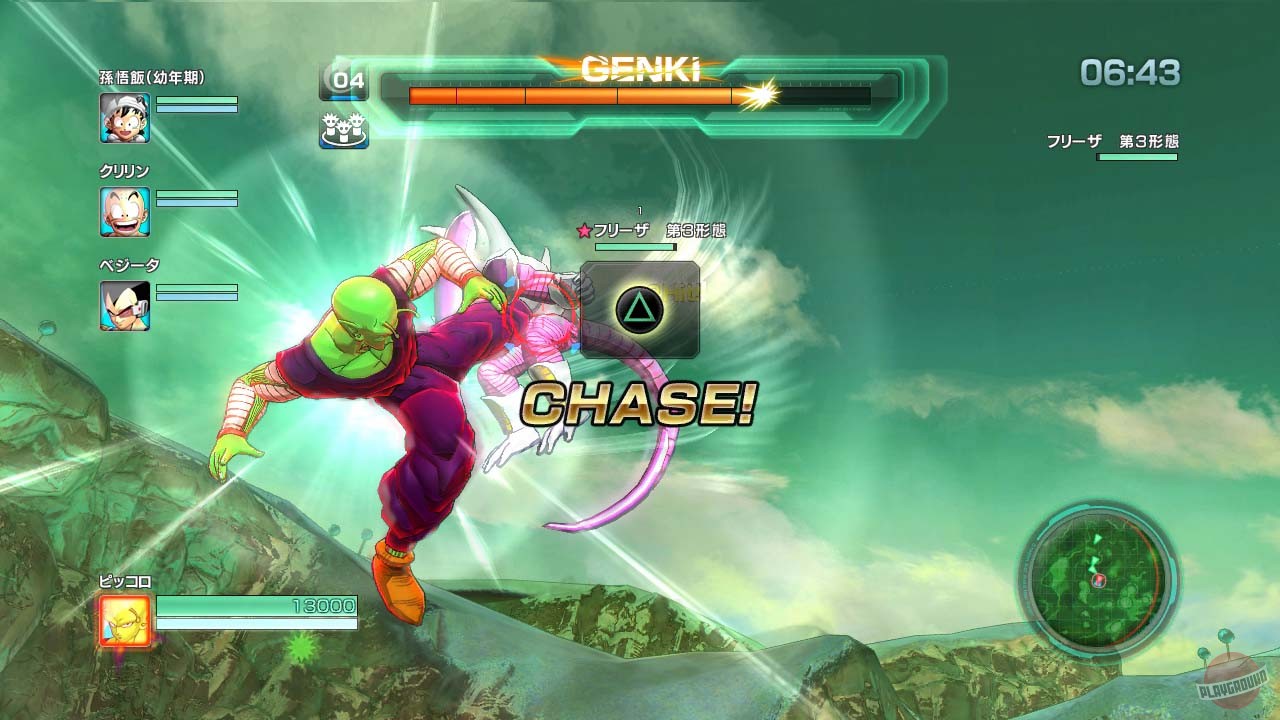The image size is (1280, 720).
Task: Click Krillin's blue ki gauge
Action: click(195, 204)
